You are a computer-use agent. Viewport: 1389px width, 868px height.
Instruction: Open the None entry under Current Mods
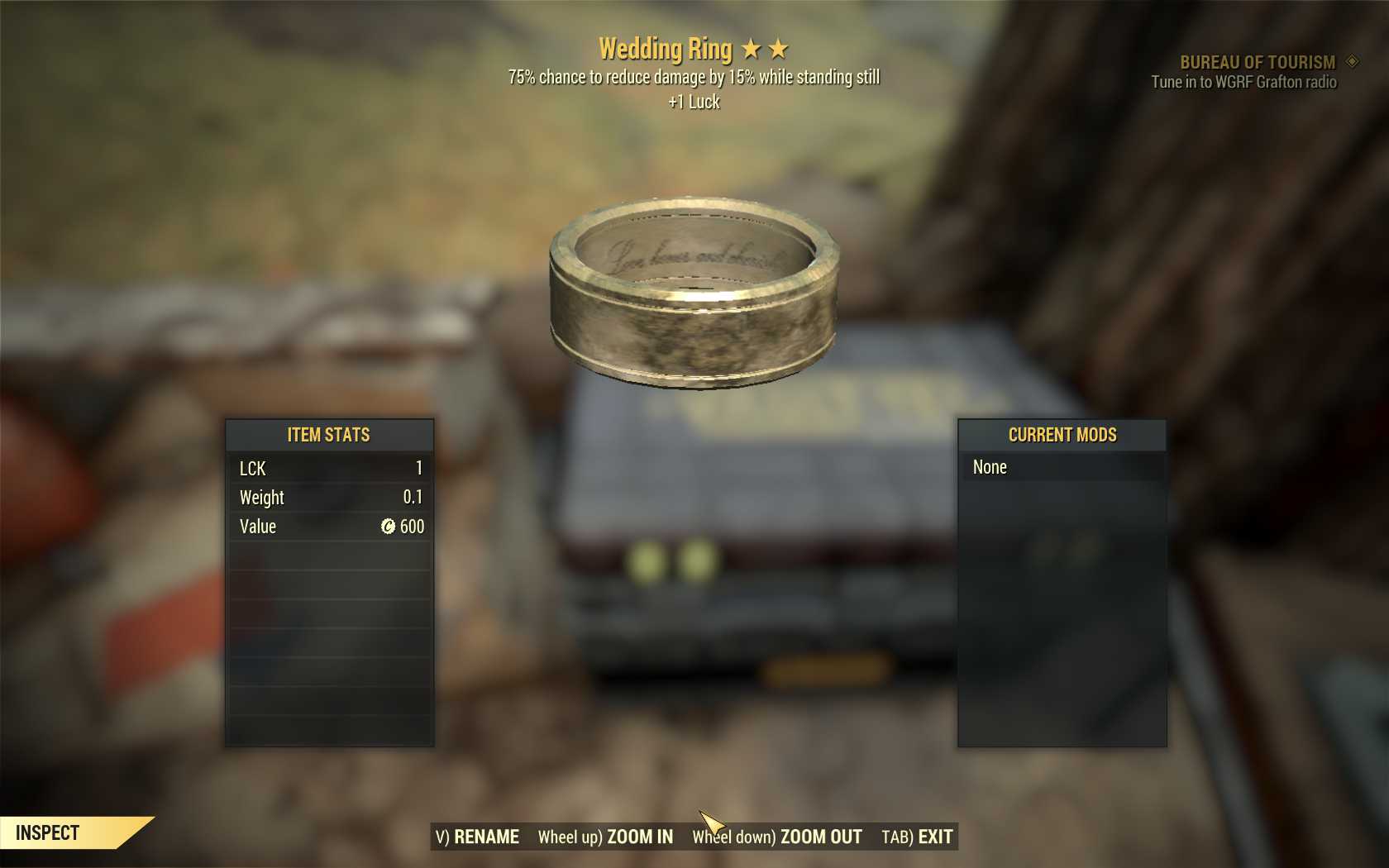pos(990,467)
